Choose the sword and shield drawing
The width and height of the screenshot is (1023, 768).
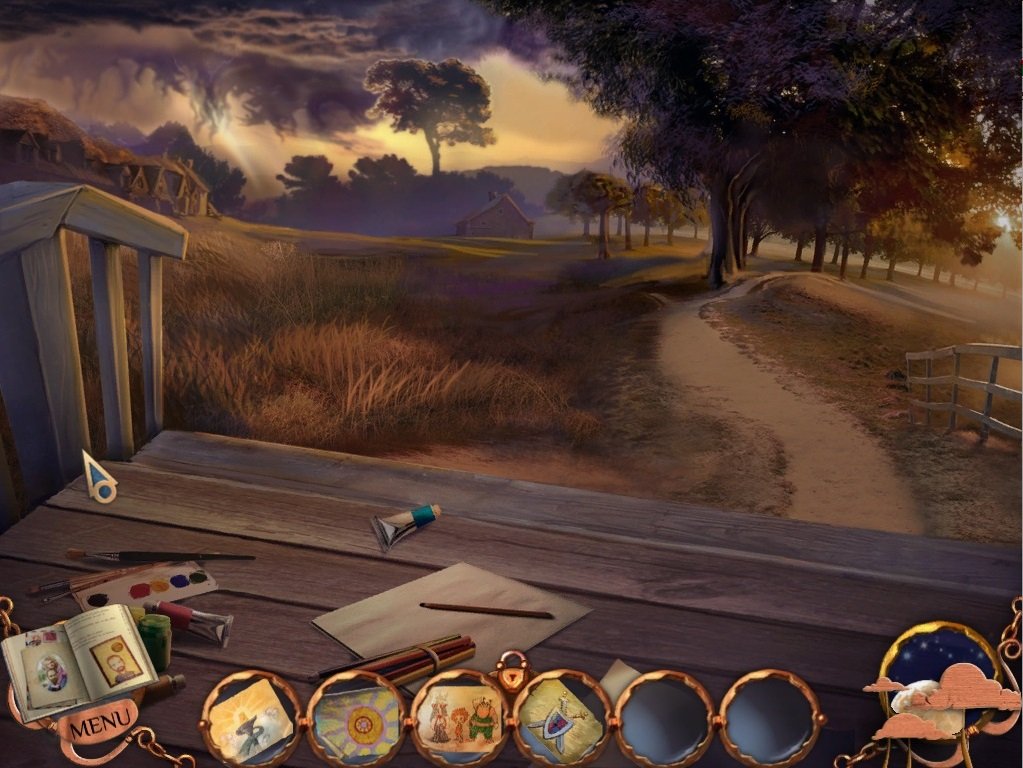pos(561,718)
